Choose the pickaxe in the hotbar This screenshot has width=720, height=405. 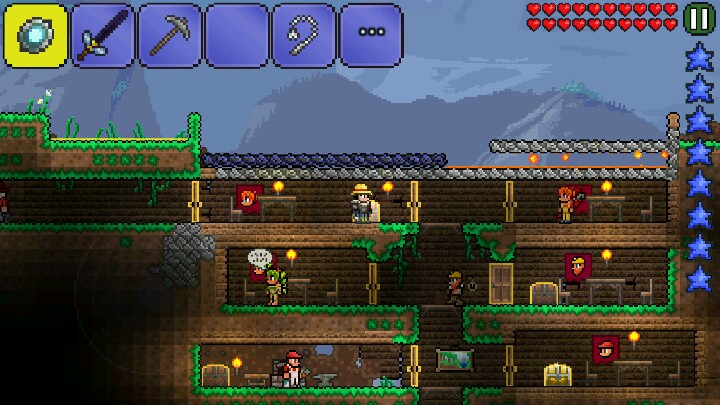(x=169, y=35)
